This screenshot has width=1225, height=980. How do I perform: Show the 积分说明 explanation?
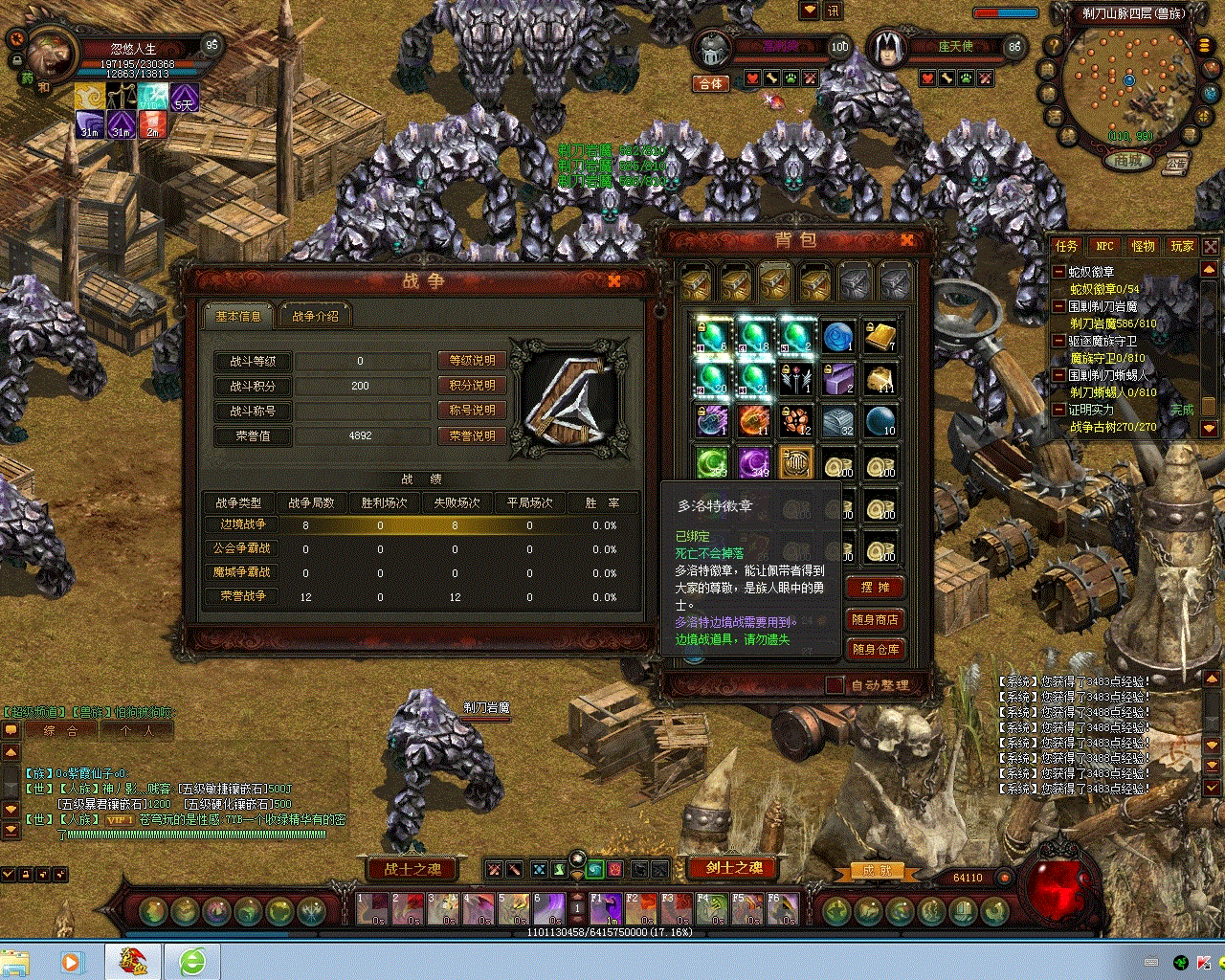pyautogui.click(x=472, y=386)
